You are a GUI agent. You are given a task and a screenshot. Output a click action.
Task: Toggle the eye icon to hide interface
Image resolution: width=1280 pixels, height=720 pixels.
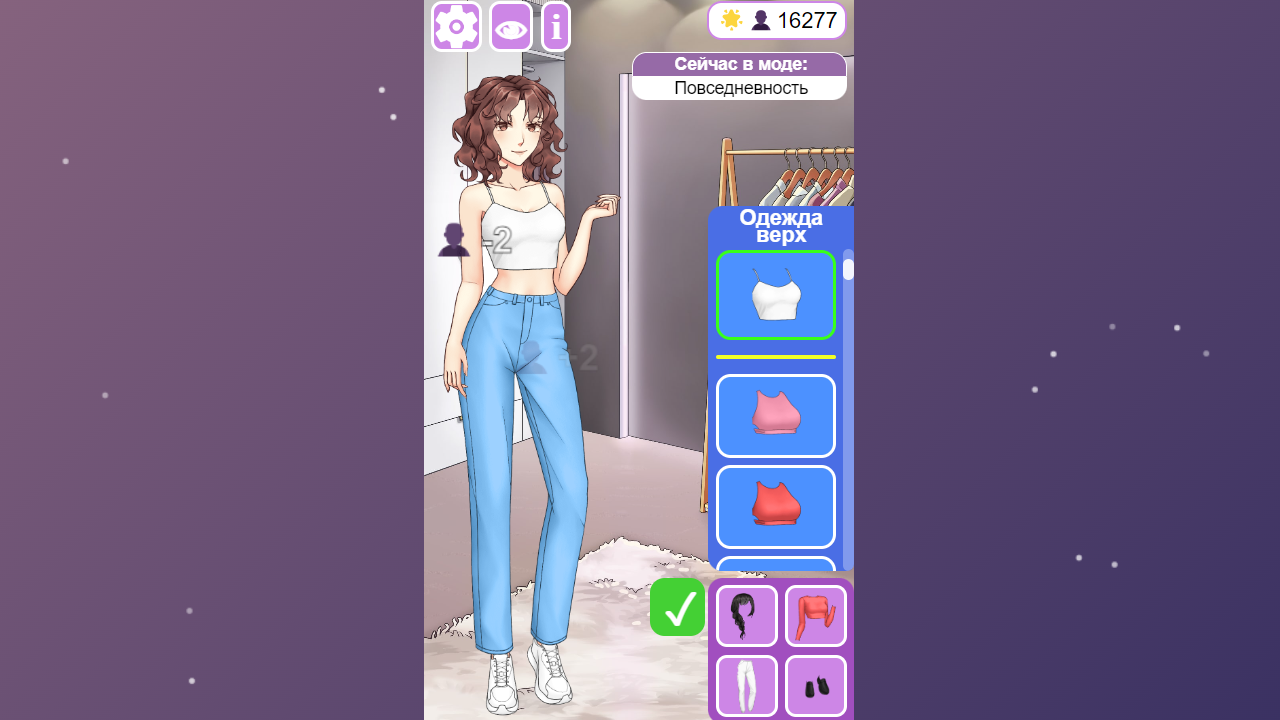pos(510,26)
